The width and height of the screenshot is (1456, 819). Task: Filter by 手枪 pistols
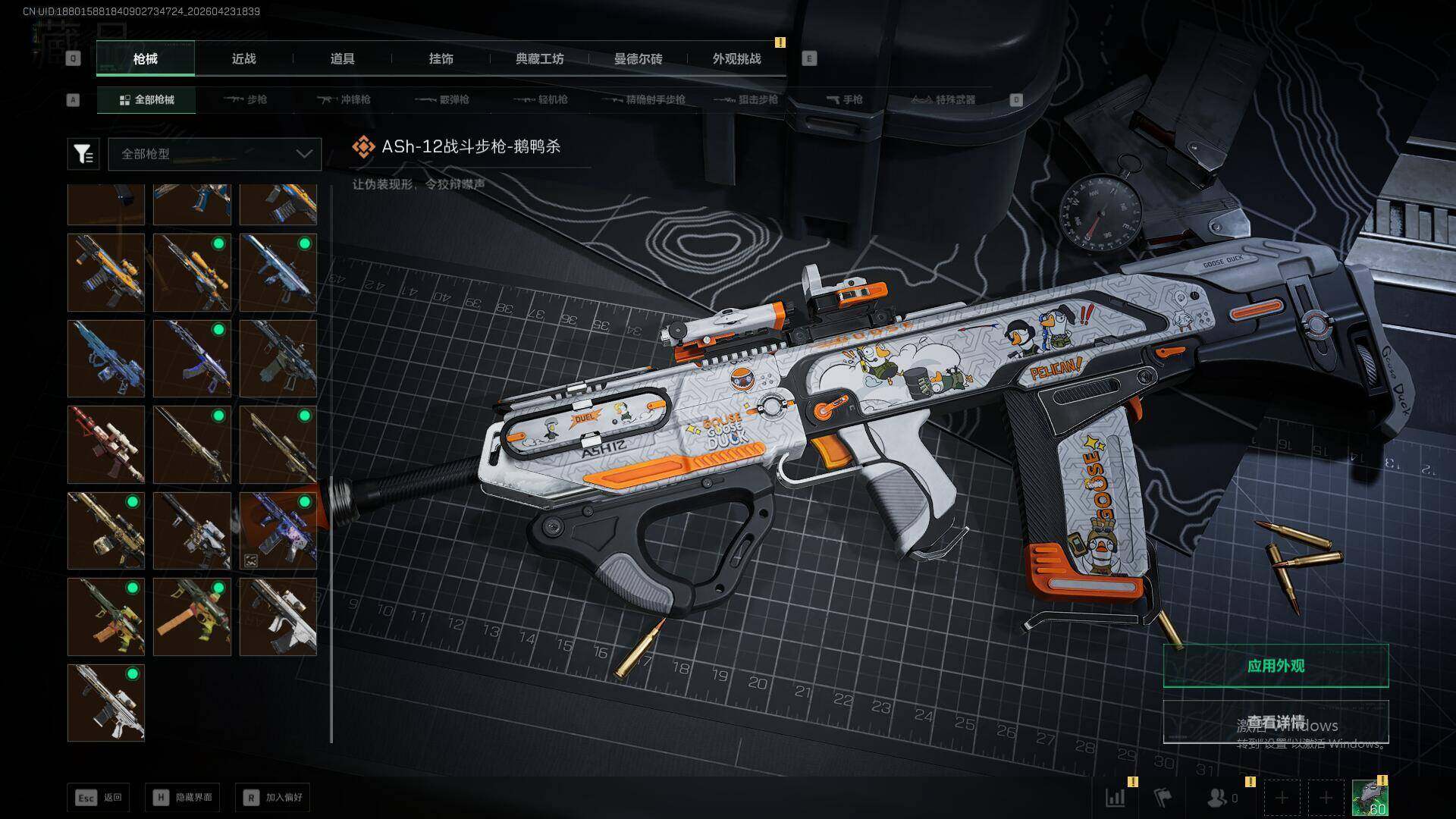[x=844, y=99]
